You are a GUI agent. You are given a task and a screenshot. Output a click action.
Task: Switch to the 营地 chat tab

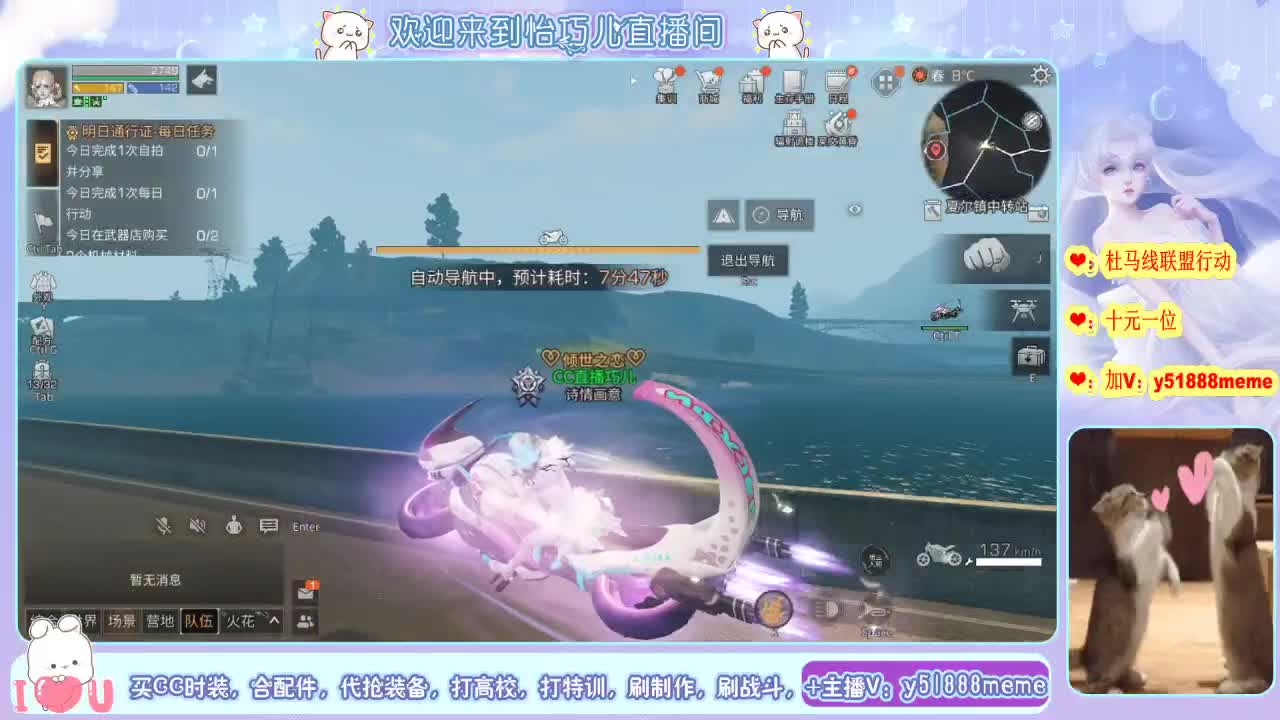160,620
